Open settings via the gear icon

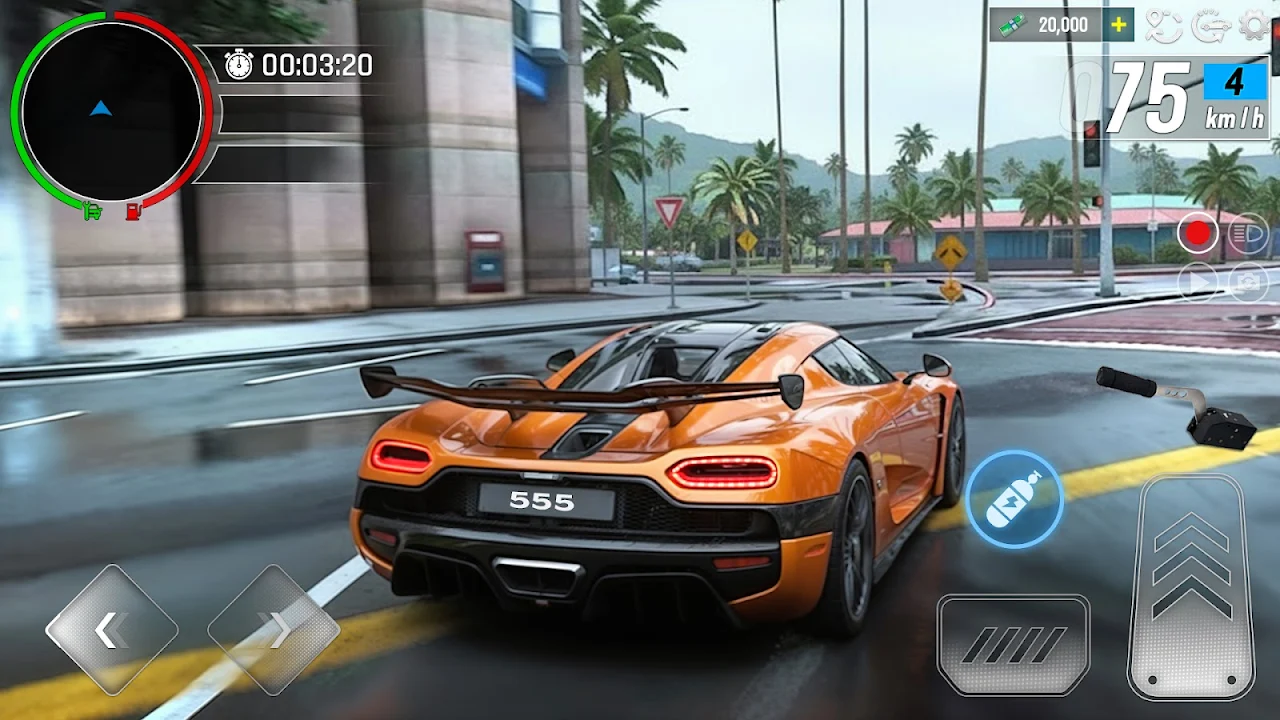[1251, 25]
